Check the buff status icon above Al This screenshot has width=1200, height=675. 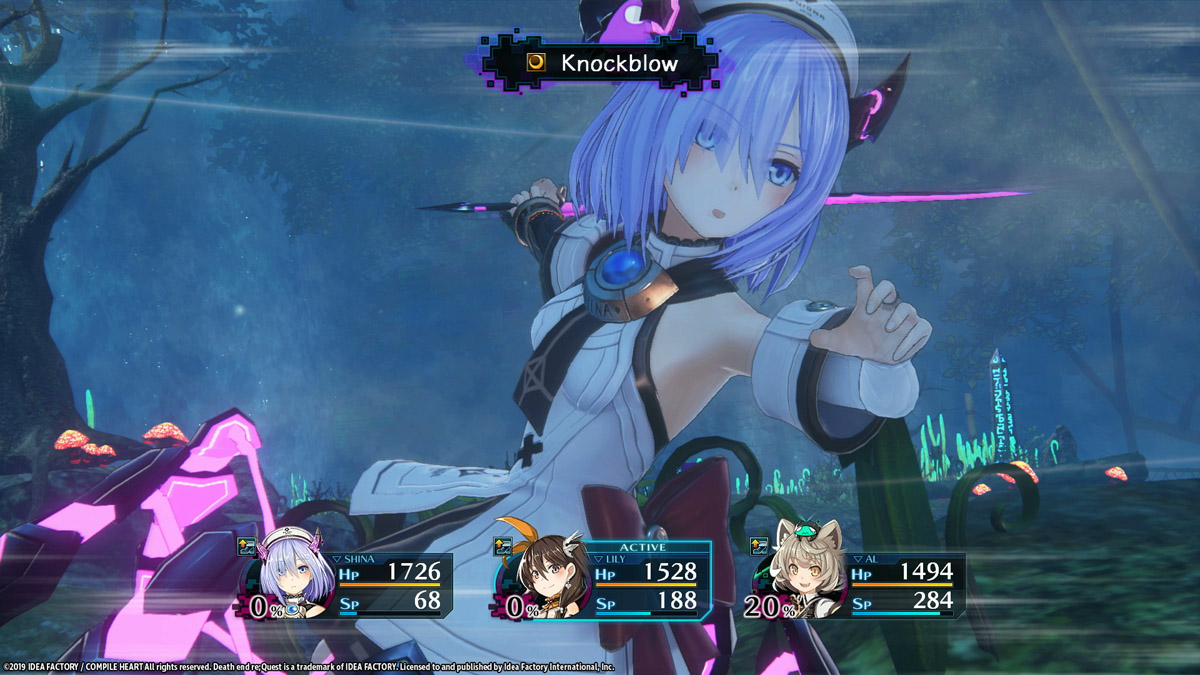click(x=759, y=546)
